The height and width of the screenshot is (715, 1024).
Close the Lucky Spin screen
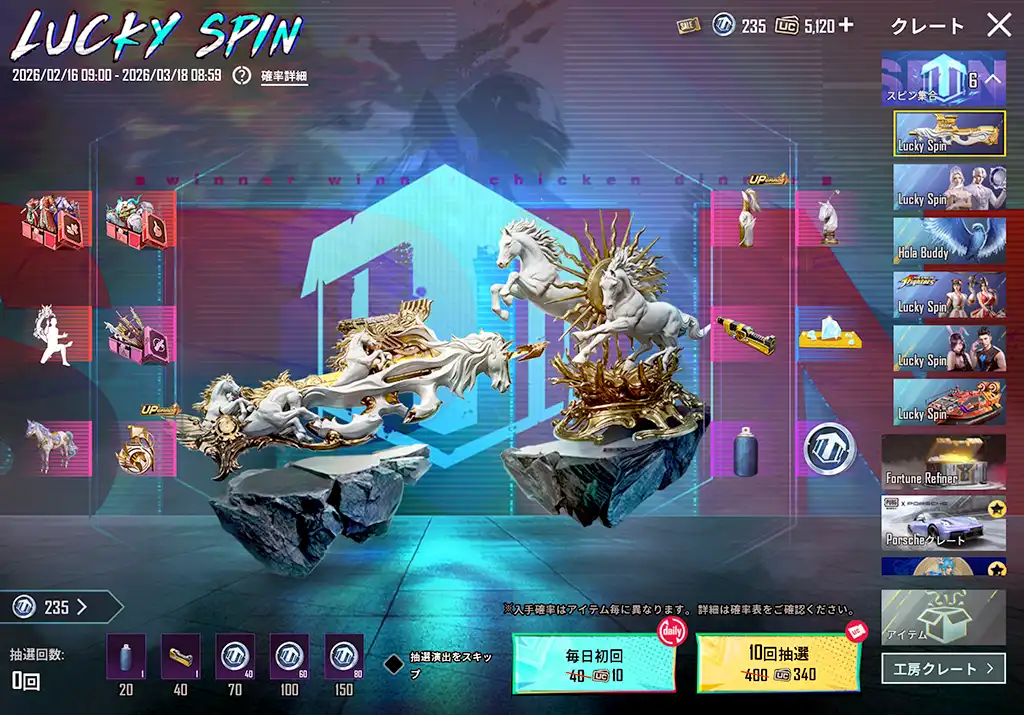[x=999, y=26]
